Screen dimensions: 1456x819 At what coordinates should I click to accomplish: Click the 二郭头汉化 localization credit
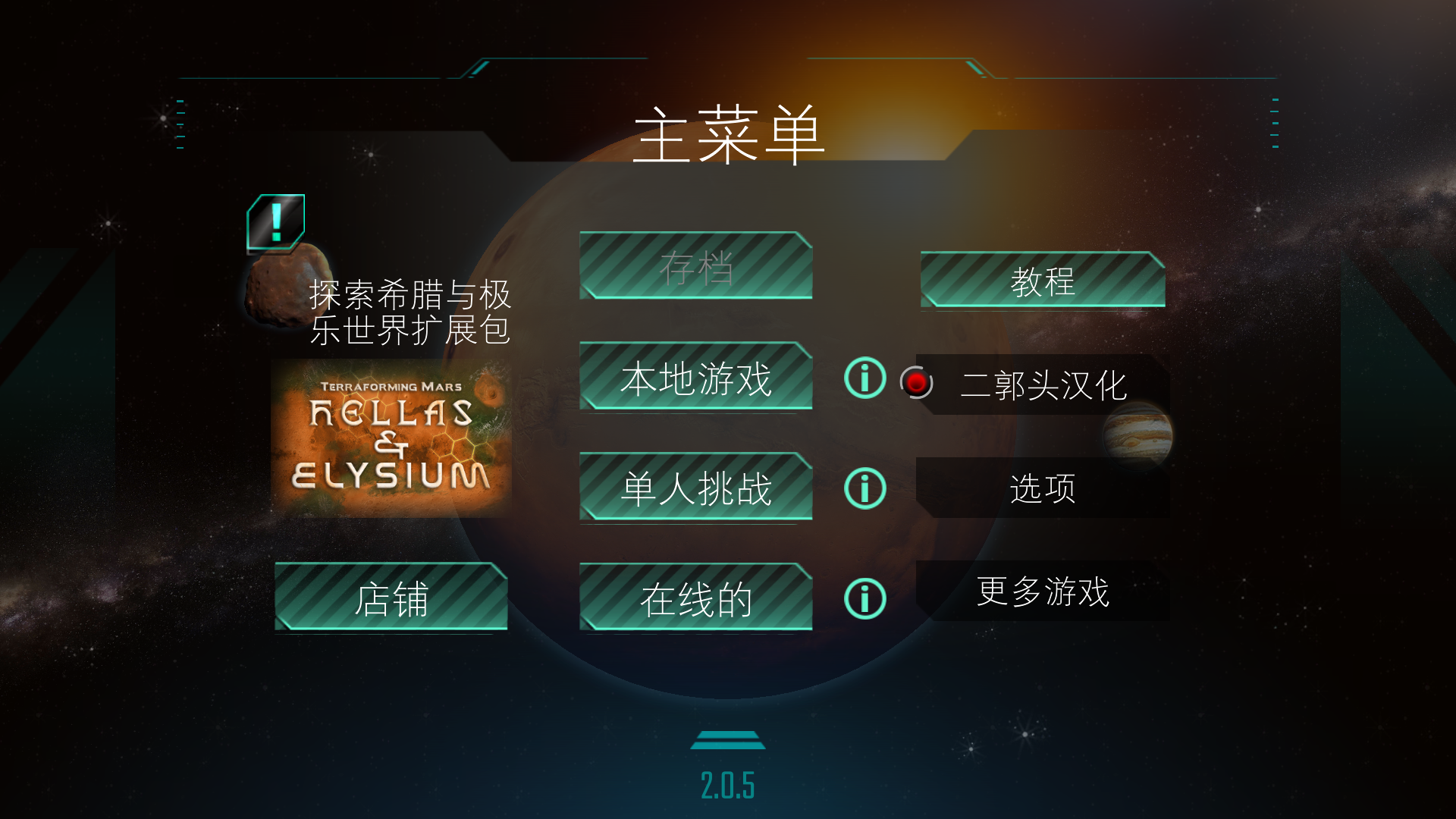pyautogui.click(x=1045, y=384)
